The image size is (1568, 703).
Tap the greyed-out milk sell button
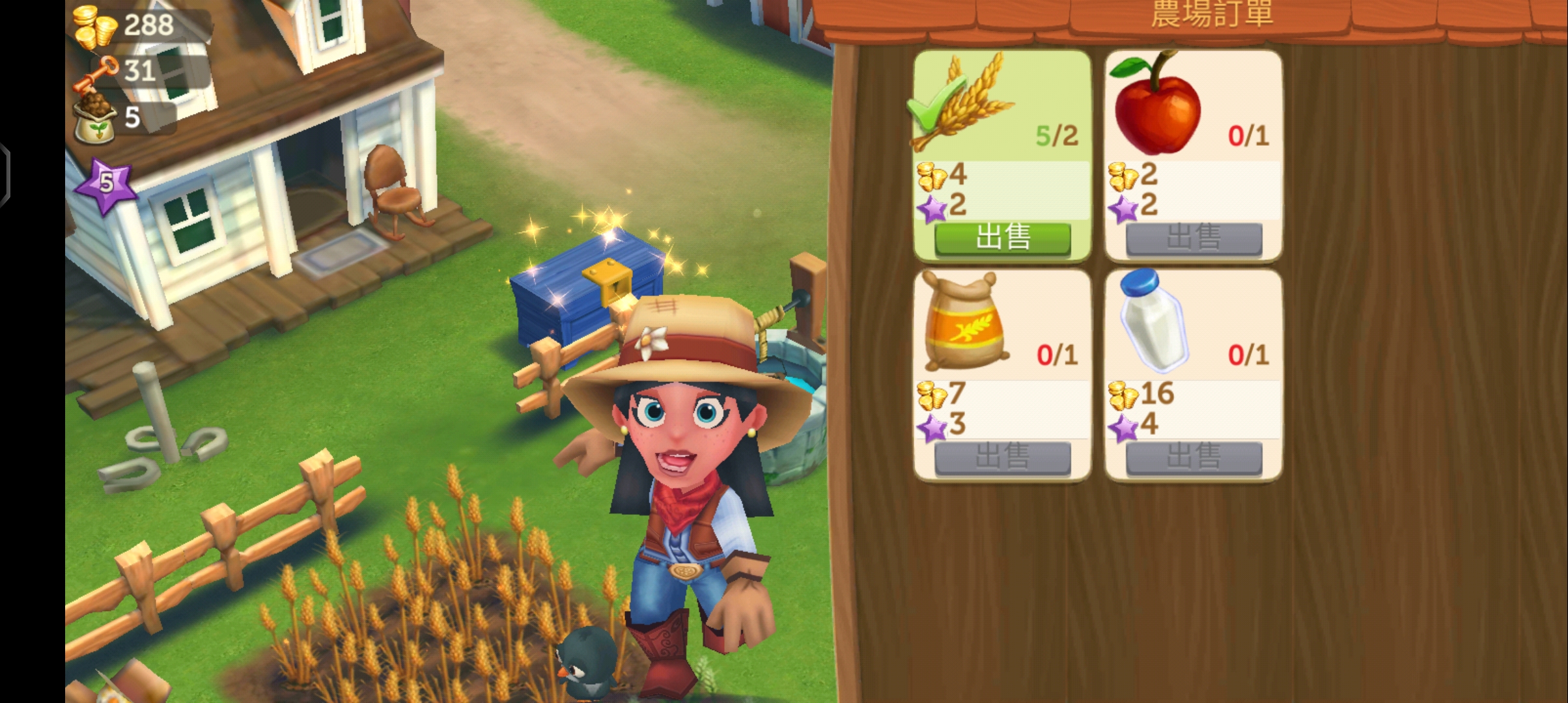(1194, 457)
